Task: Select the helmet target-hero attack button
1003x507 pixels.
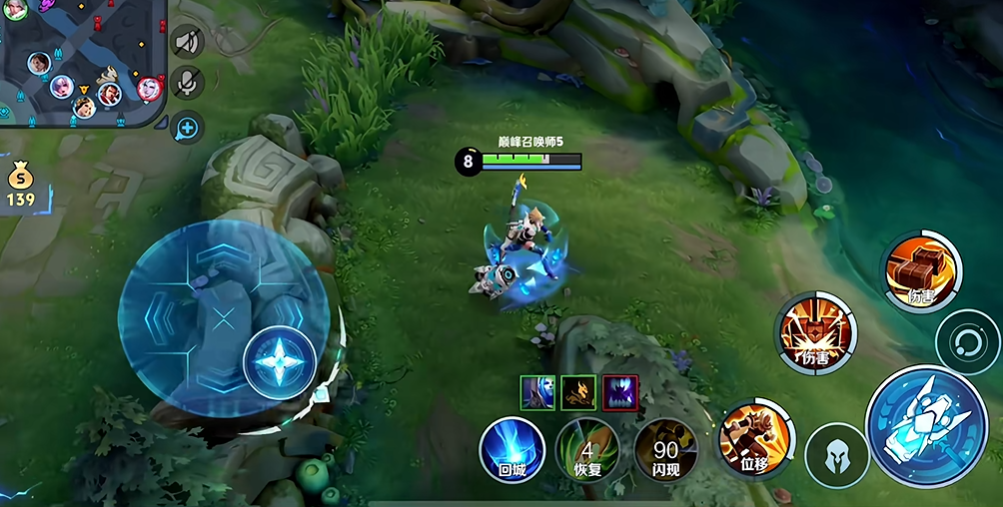Action: pos(836,455)
